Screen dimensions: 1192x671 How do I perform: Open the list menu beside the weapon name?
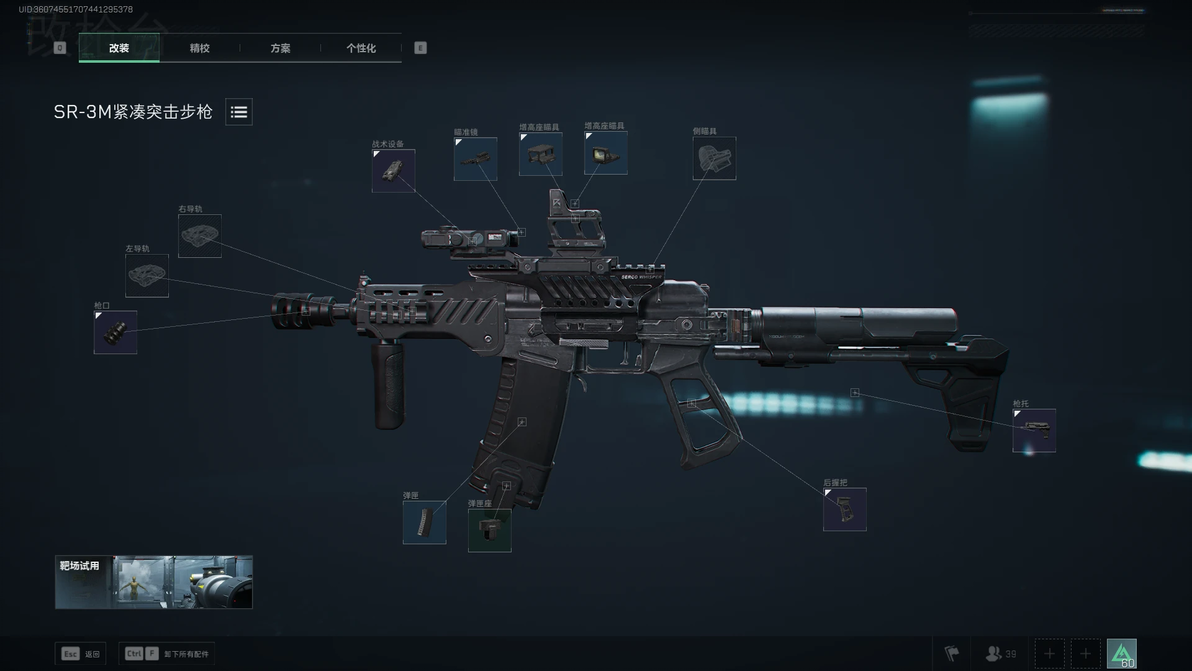tap(239, 112)
